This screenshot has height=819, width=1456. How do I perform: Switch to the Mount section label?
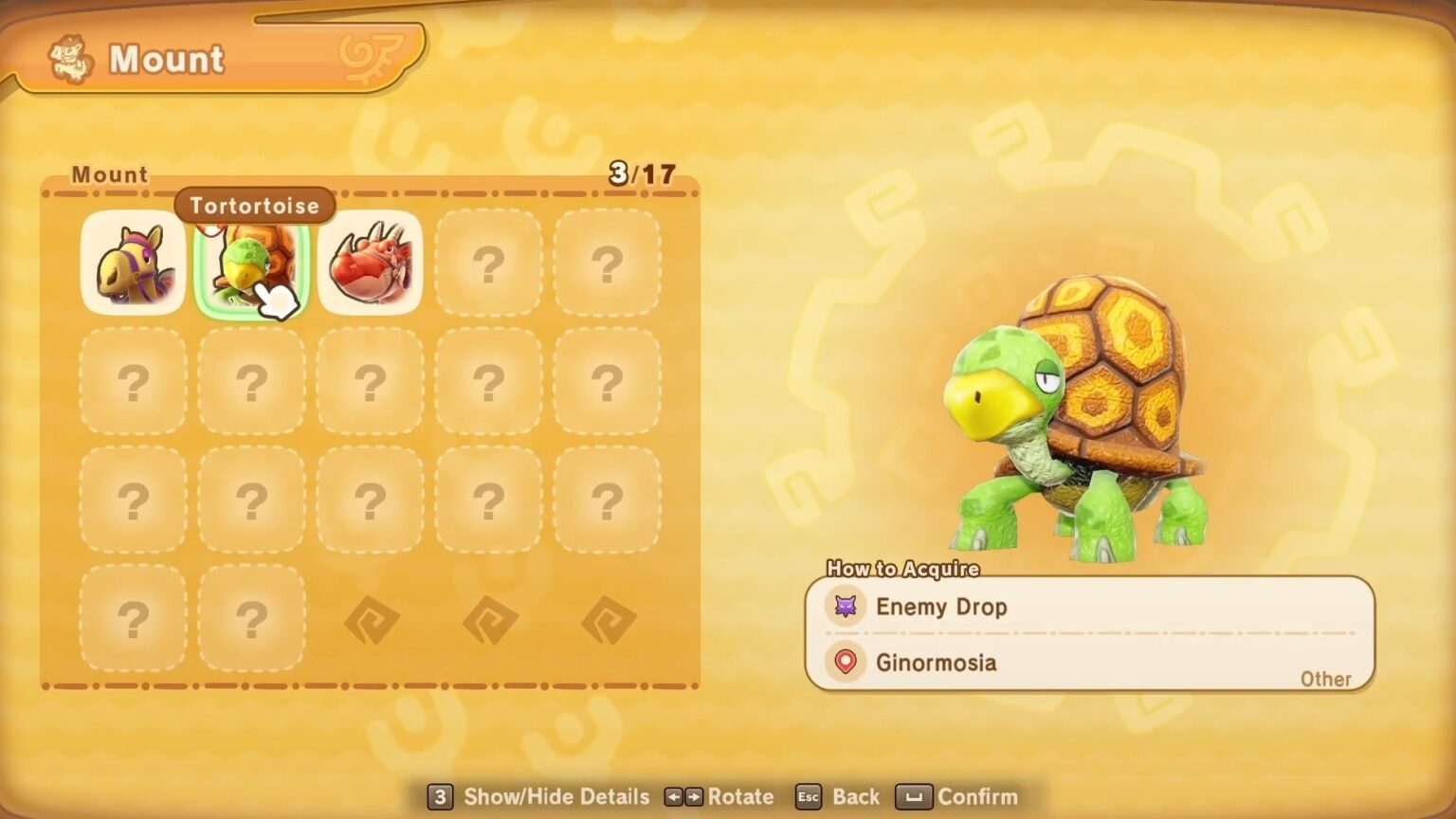pos(109,174)
